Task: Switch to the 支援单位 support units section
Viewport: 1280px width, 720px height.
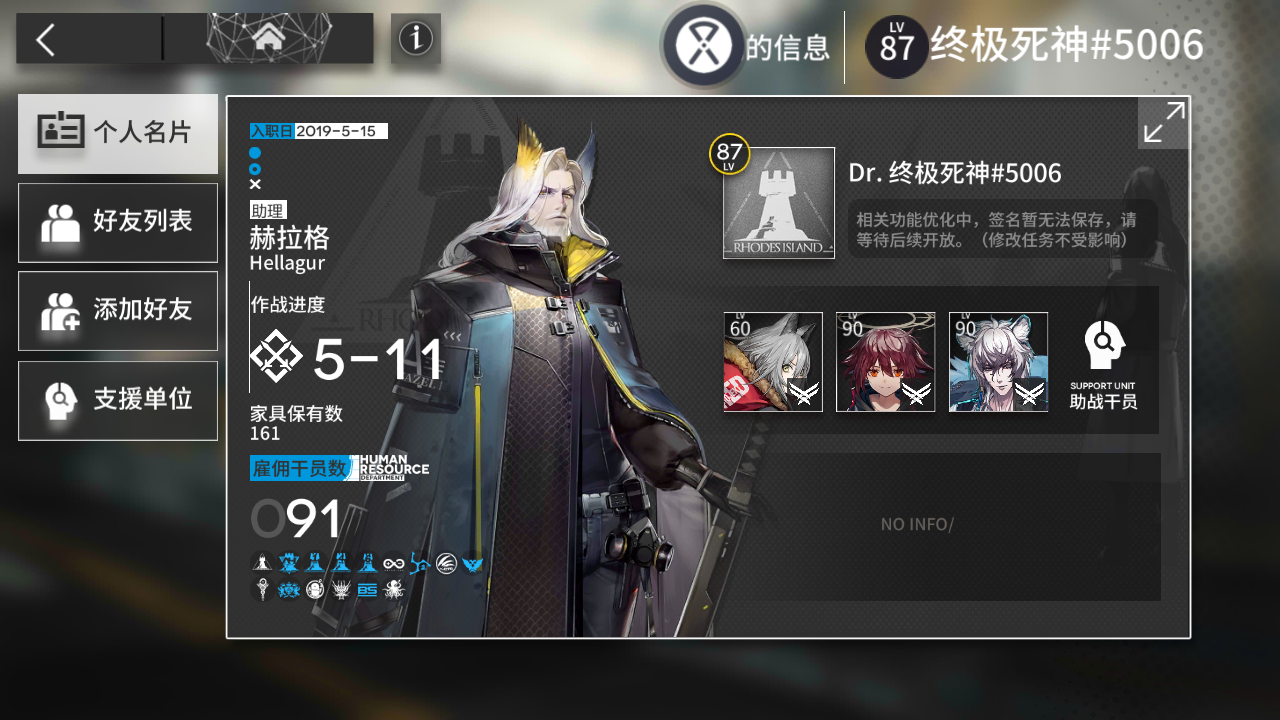Action: tap(117, 400)
